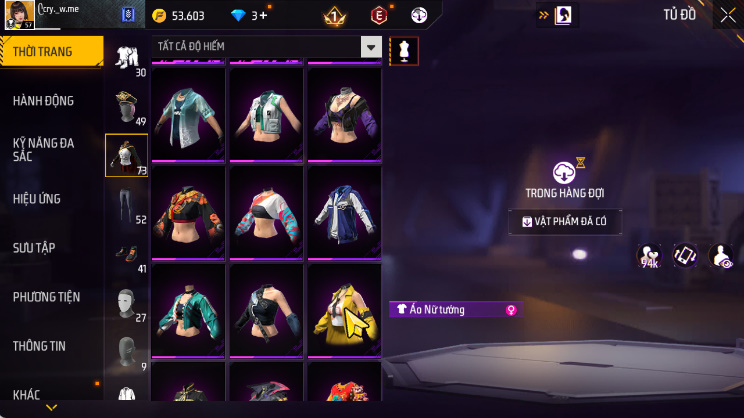
Task: Pick the yellow jacket top
Action: pyautogui.click(x=343, y=311)
